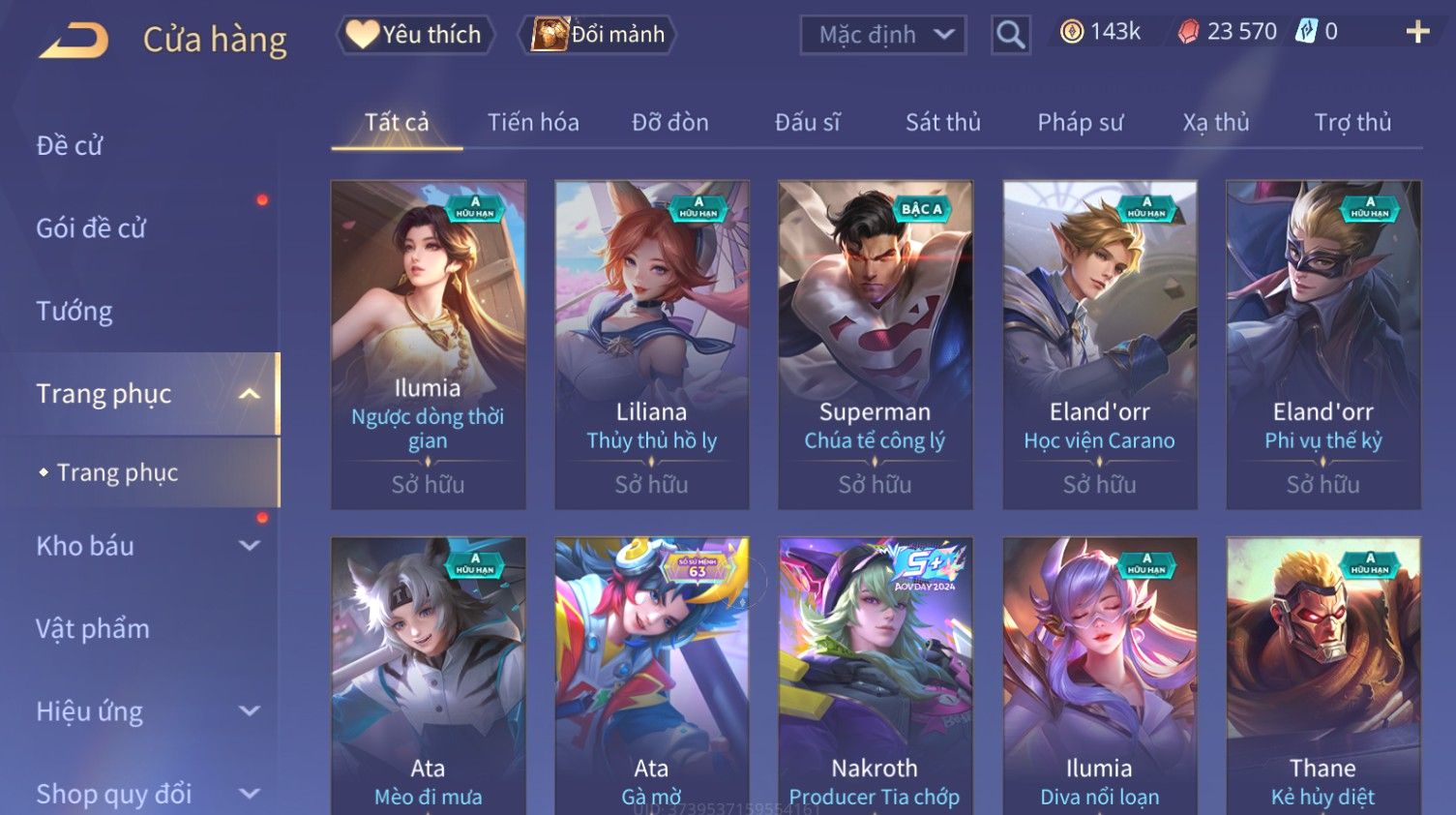This screenshot has height=815, width=1456.
Task: Open the Yêu thích favorites list
Action: click(416, 35)
